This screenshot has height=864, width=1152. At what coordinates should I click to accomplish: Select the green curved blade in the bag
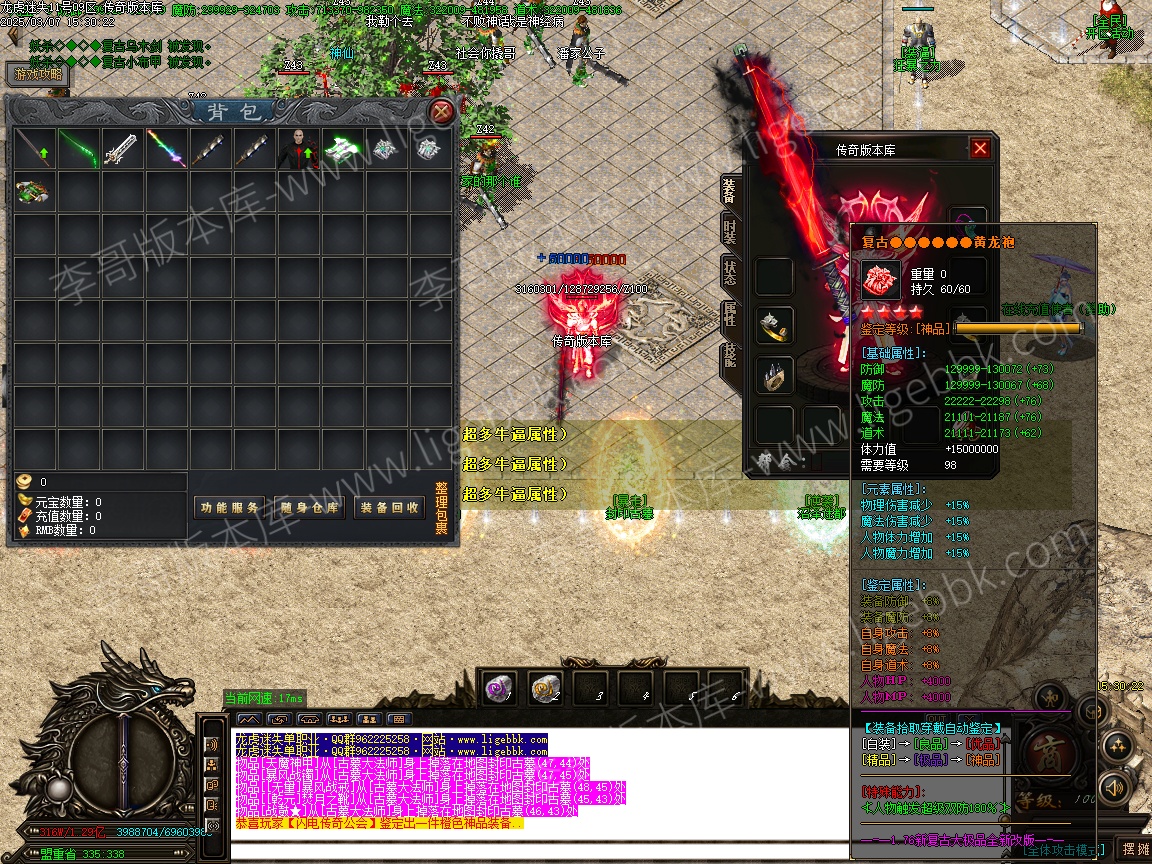click(78, 149)
